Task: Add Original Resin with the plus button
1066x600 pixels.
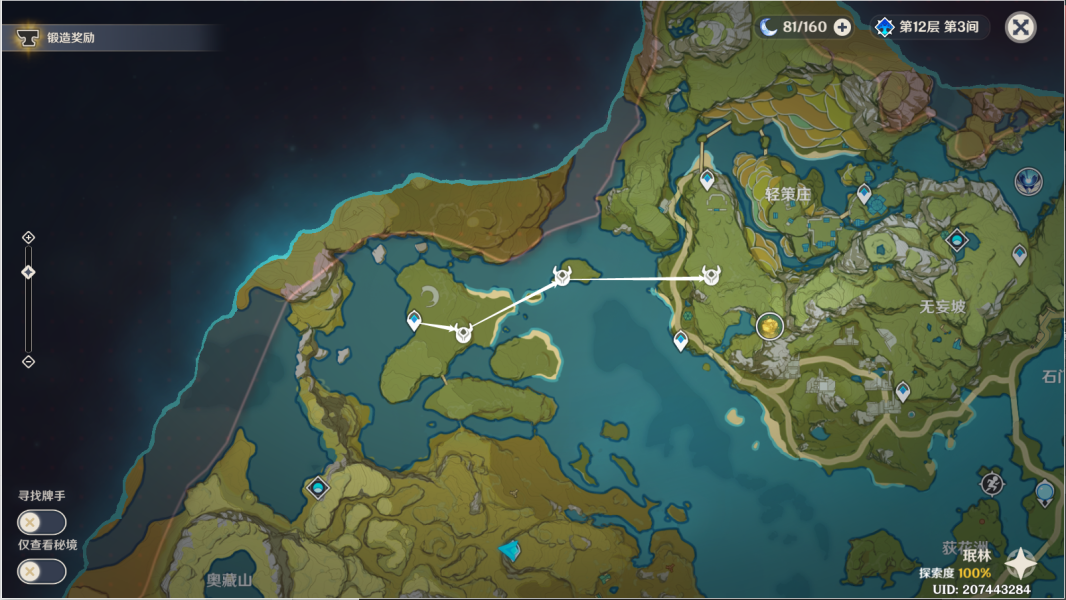Action: click(842, 27)
